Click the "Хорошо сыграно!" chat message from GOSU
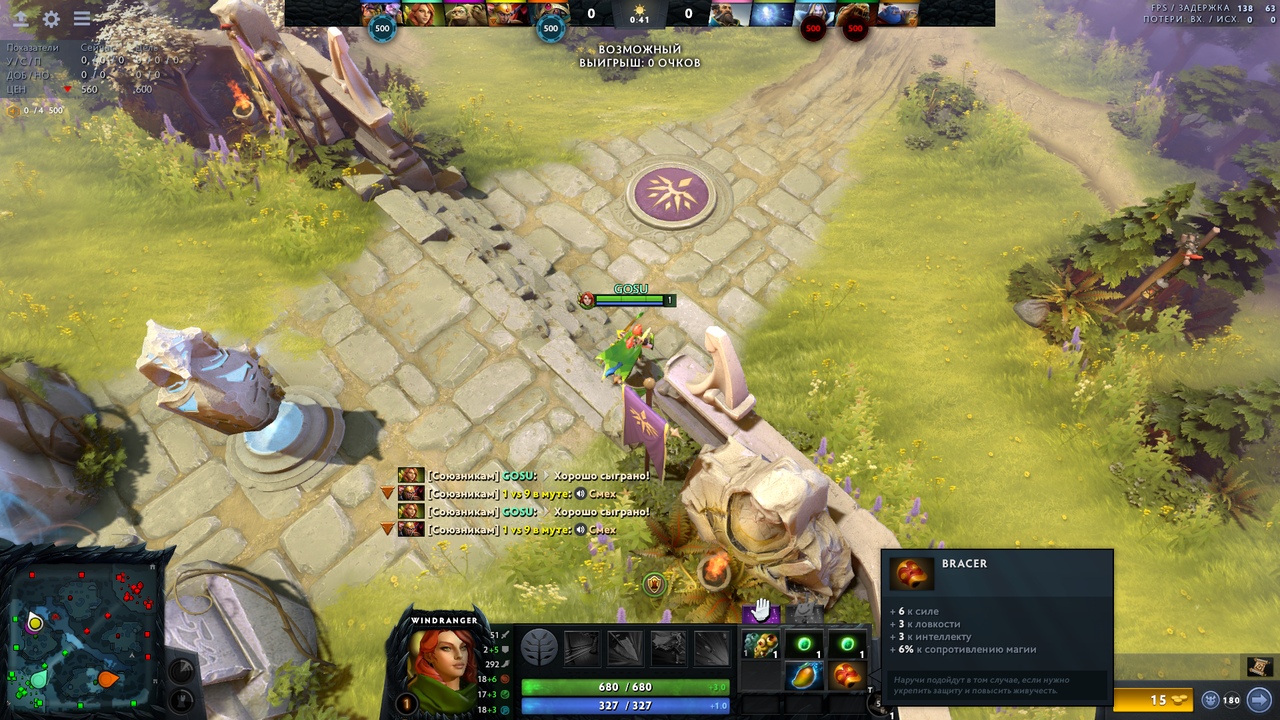The height and width of the screenshot is (720, 1280). pos(601,476)
